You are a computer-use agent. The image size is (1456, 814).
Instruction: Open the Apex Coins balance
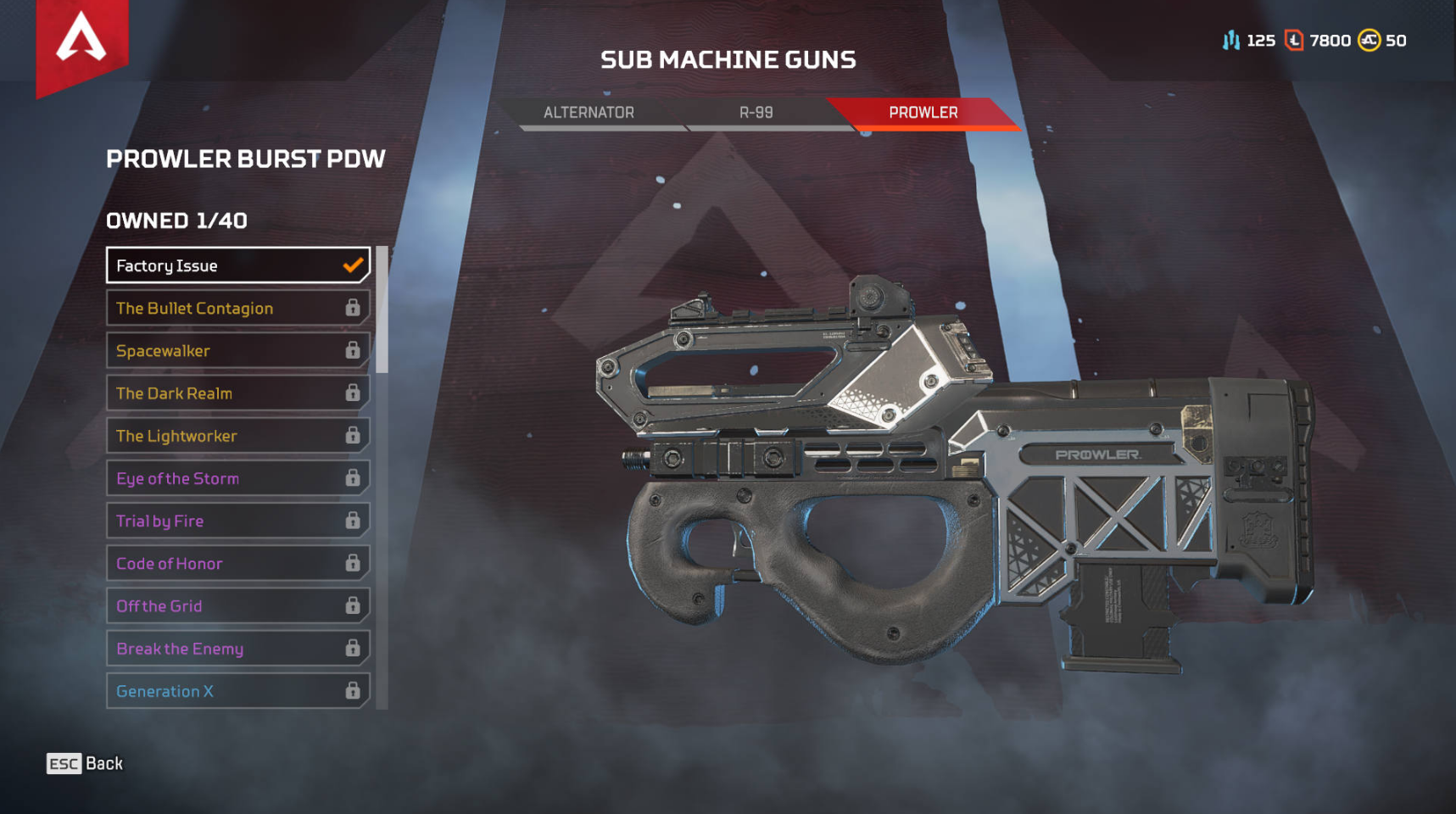pos(1382,41)
